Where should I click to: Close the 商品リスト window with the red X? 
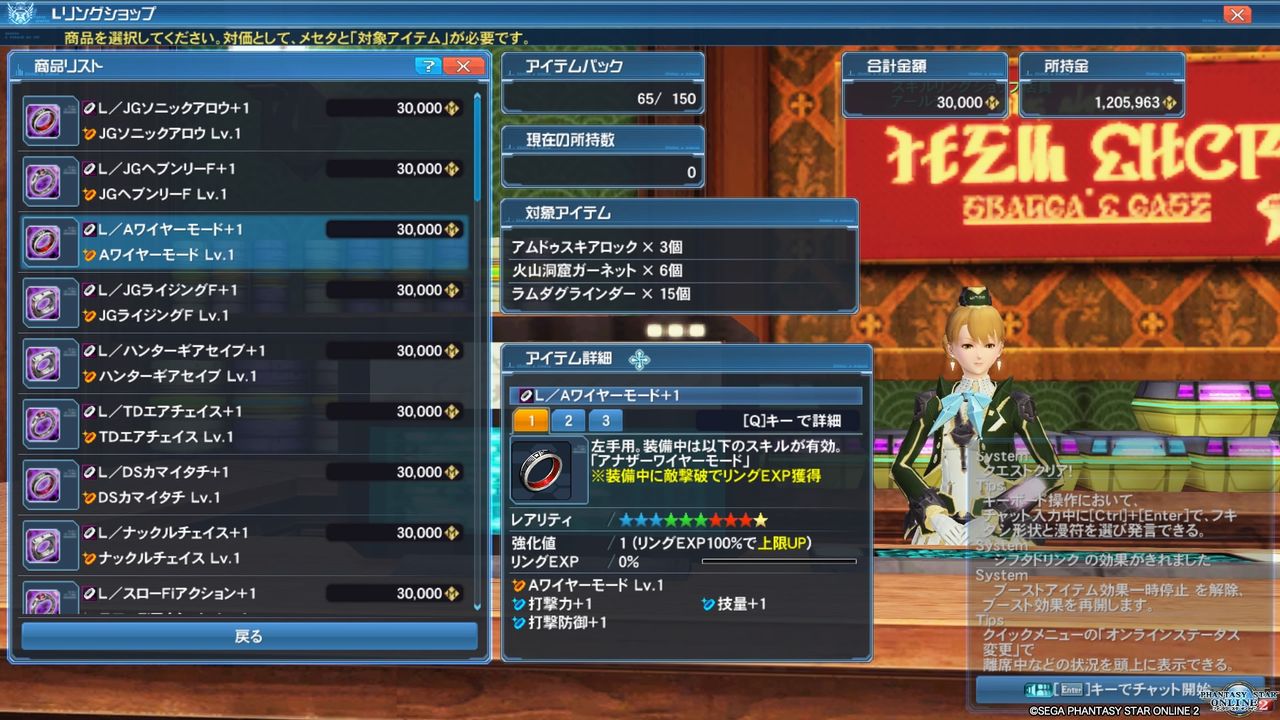[x=463, y=65]
